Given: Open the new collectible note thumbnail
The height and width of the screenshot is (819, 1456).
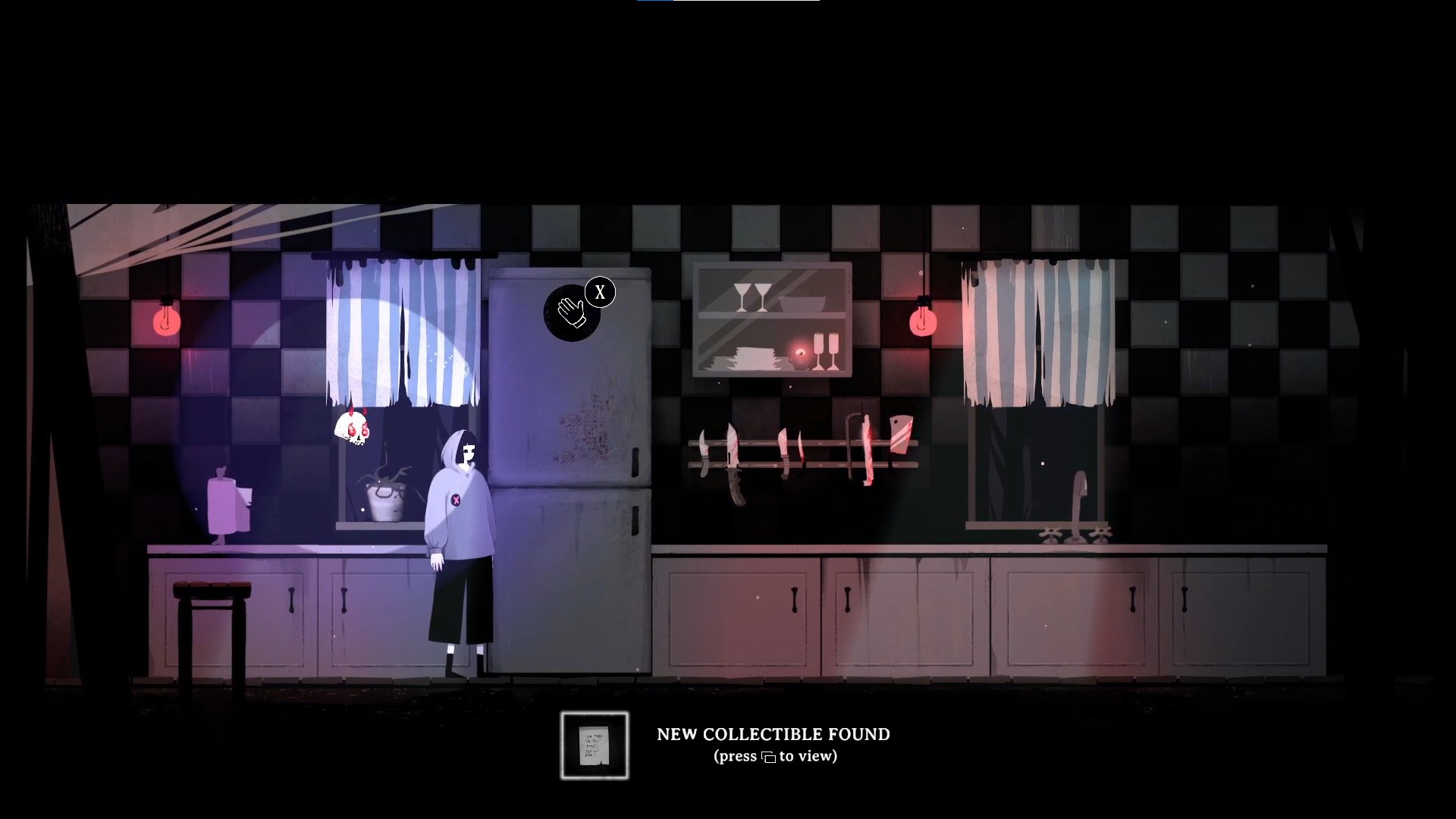Looking at the screenshot, I should [x=595, y=745].
